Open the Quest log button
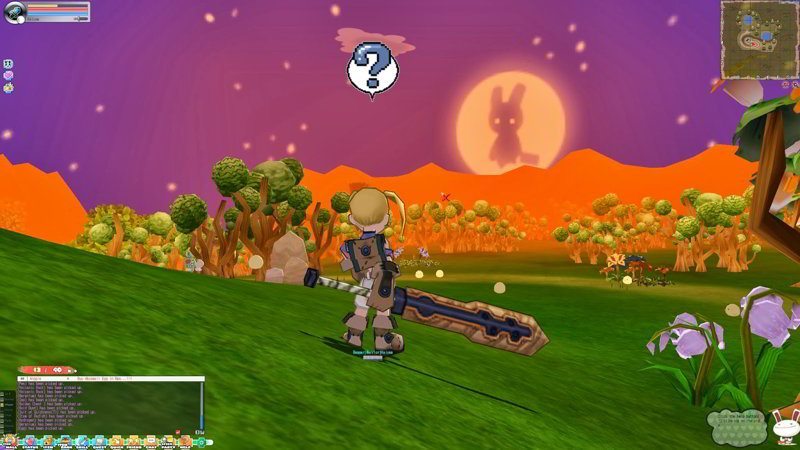This screenshot has height=450, width=800. click(100, 441)
